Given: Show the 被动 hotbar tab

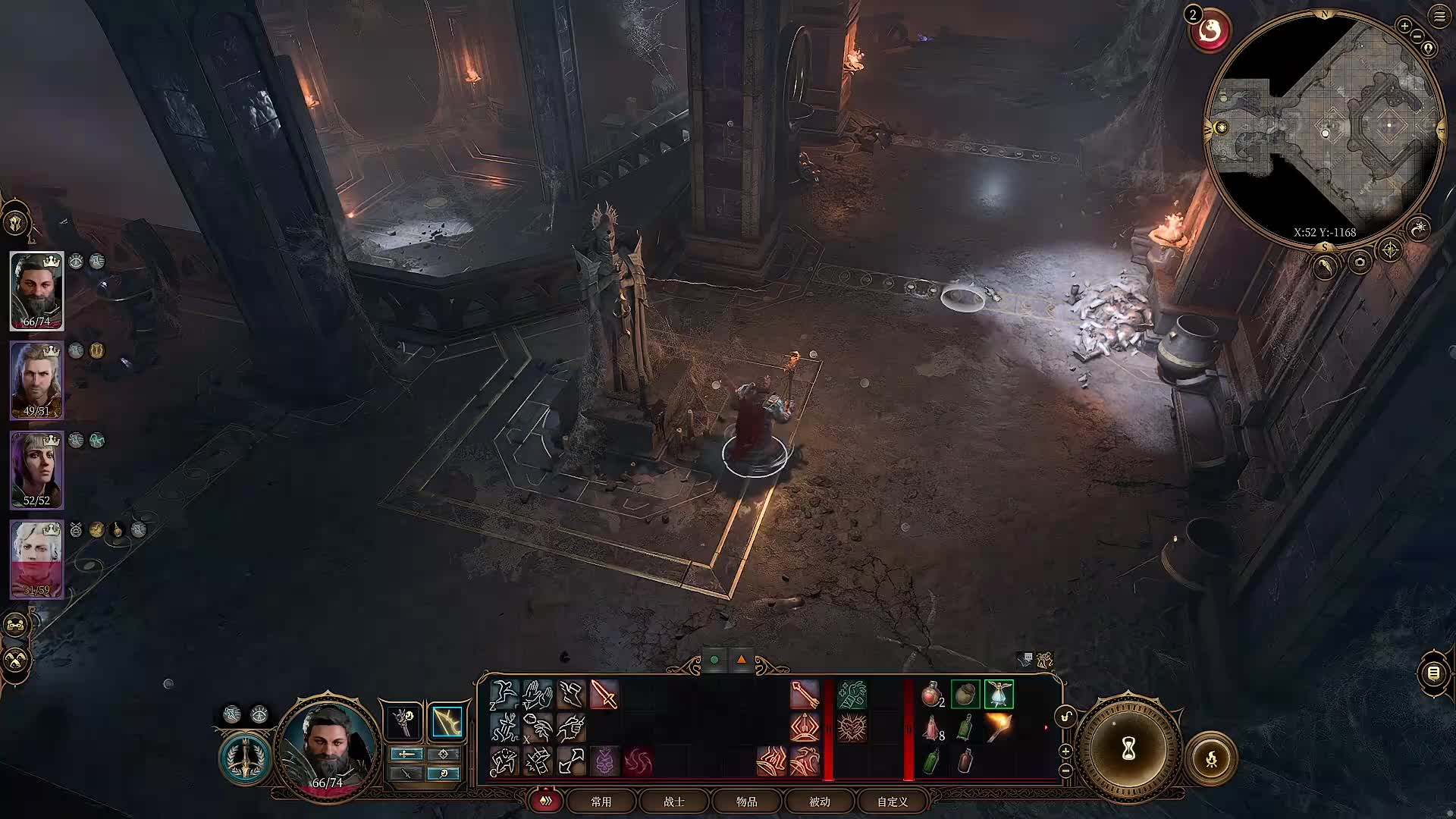Looking at the screenshot, I should [820, 802].
